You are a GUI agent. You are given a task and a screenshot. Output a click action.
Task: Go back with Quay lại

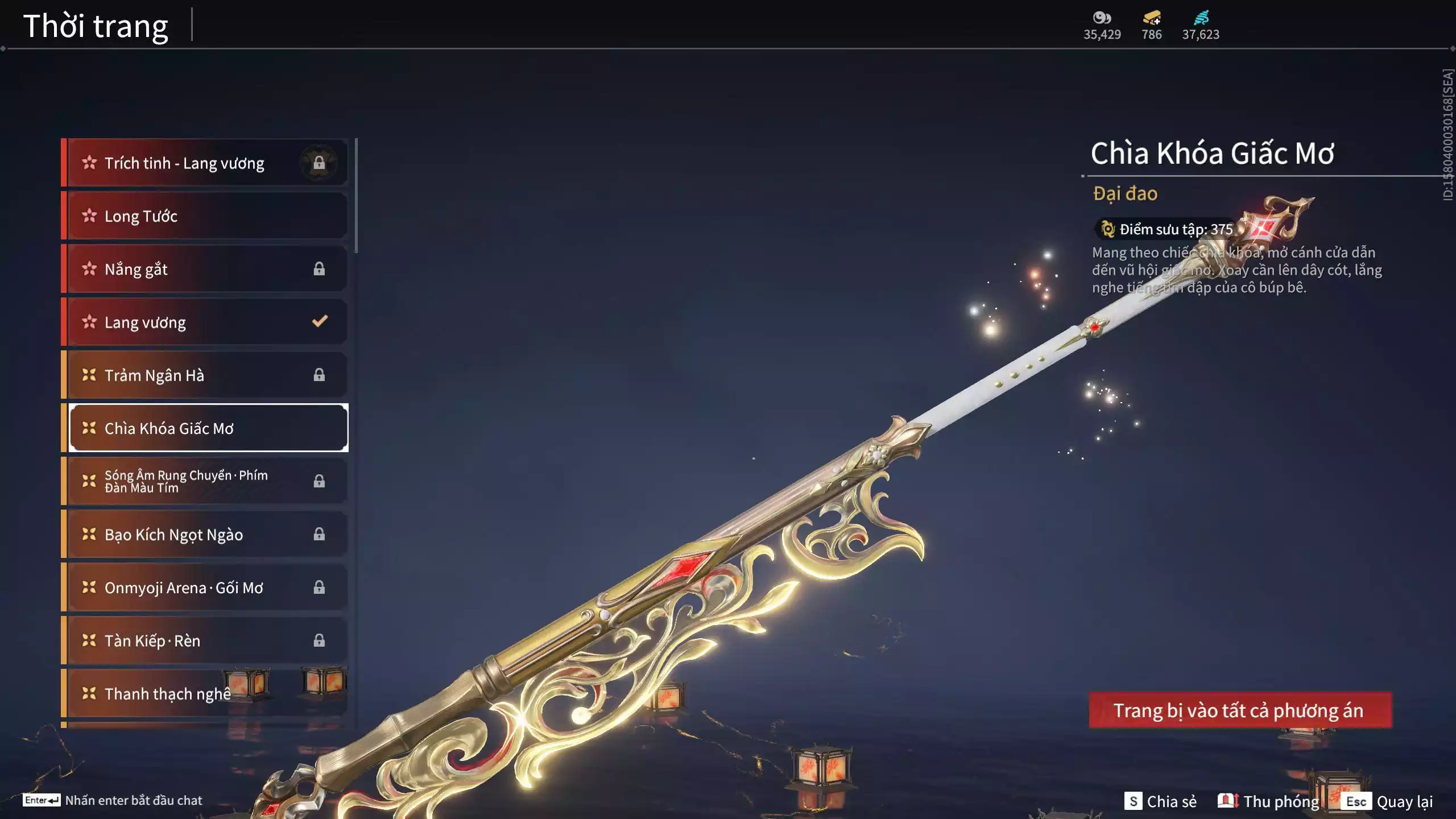(x=1387, y=801)
